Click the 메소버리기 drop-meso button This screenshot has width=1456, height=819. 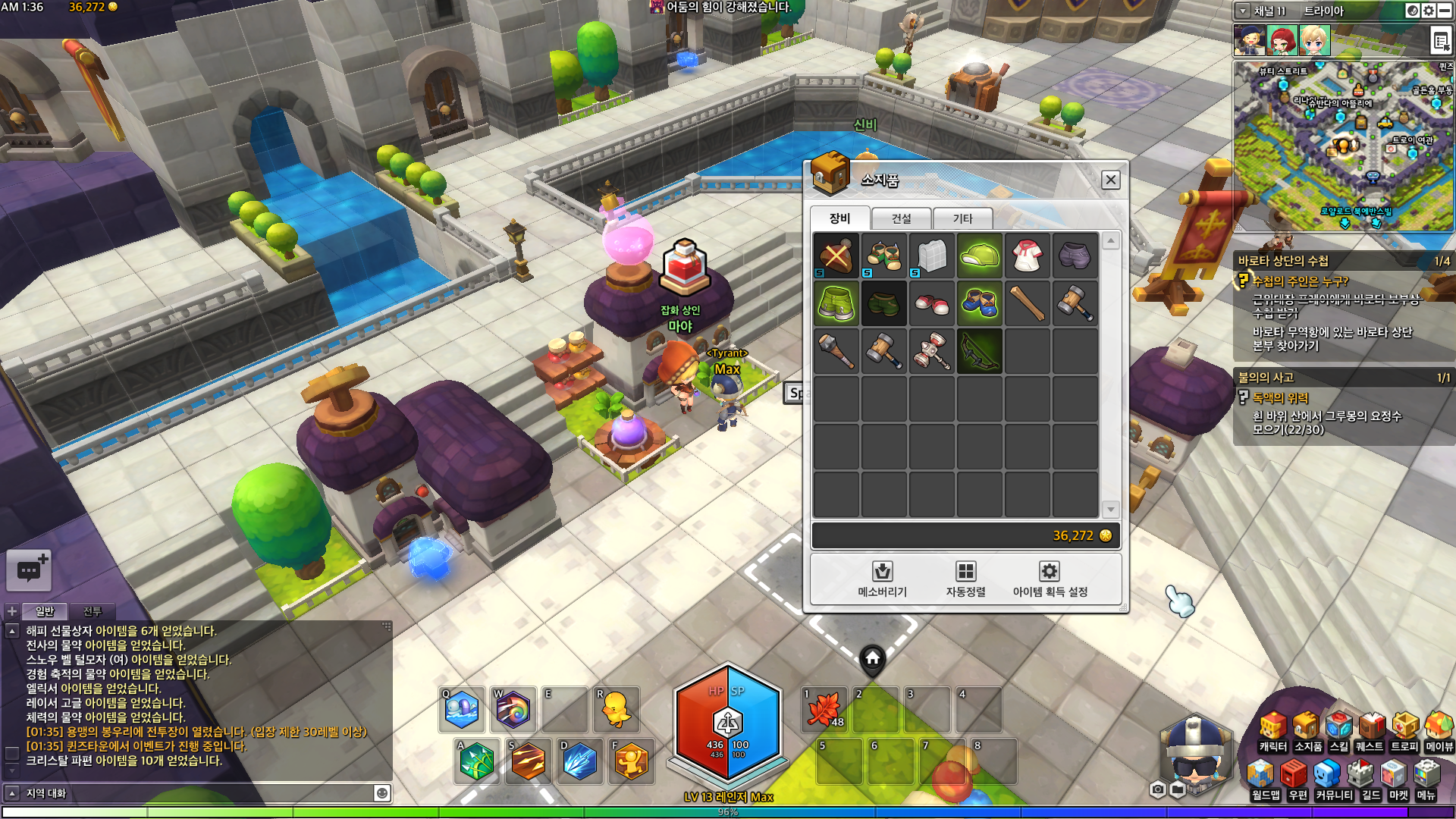(882, 579)
